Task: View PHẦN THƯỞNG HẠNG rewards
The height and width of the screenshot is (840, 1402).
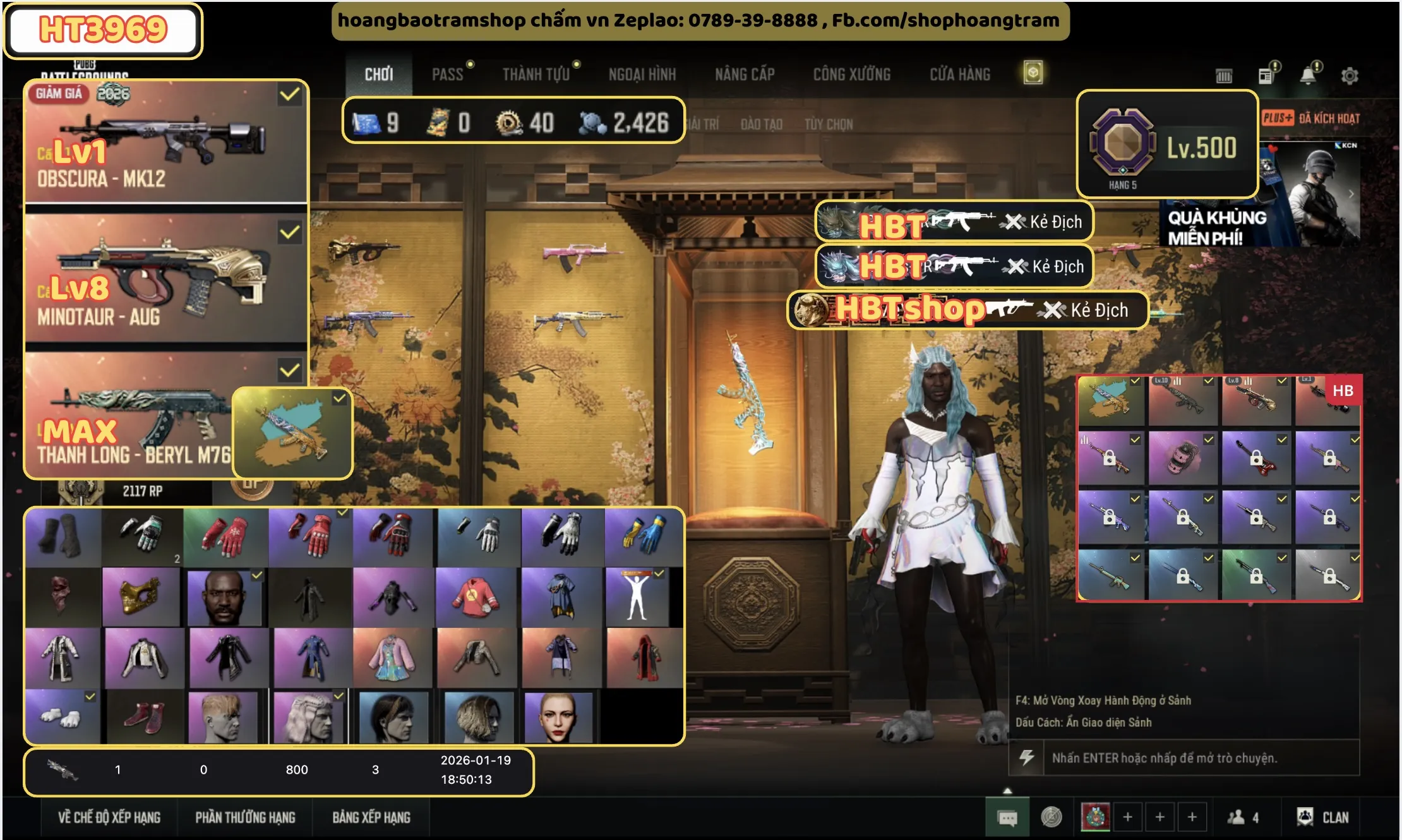Action: pyautogui.click(x=245, y=817)
